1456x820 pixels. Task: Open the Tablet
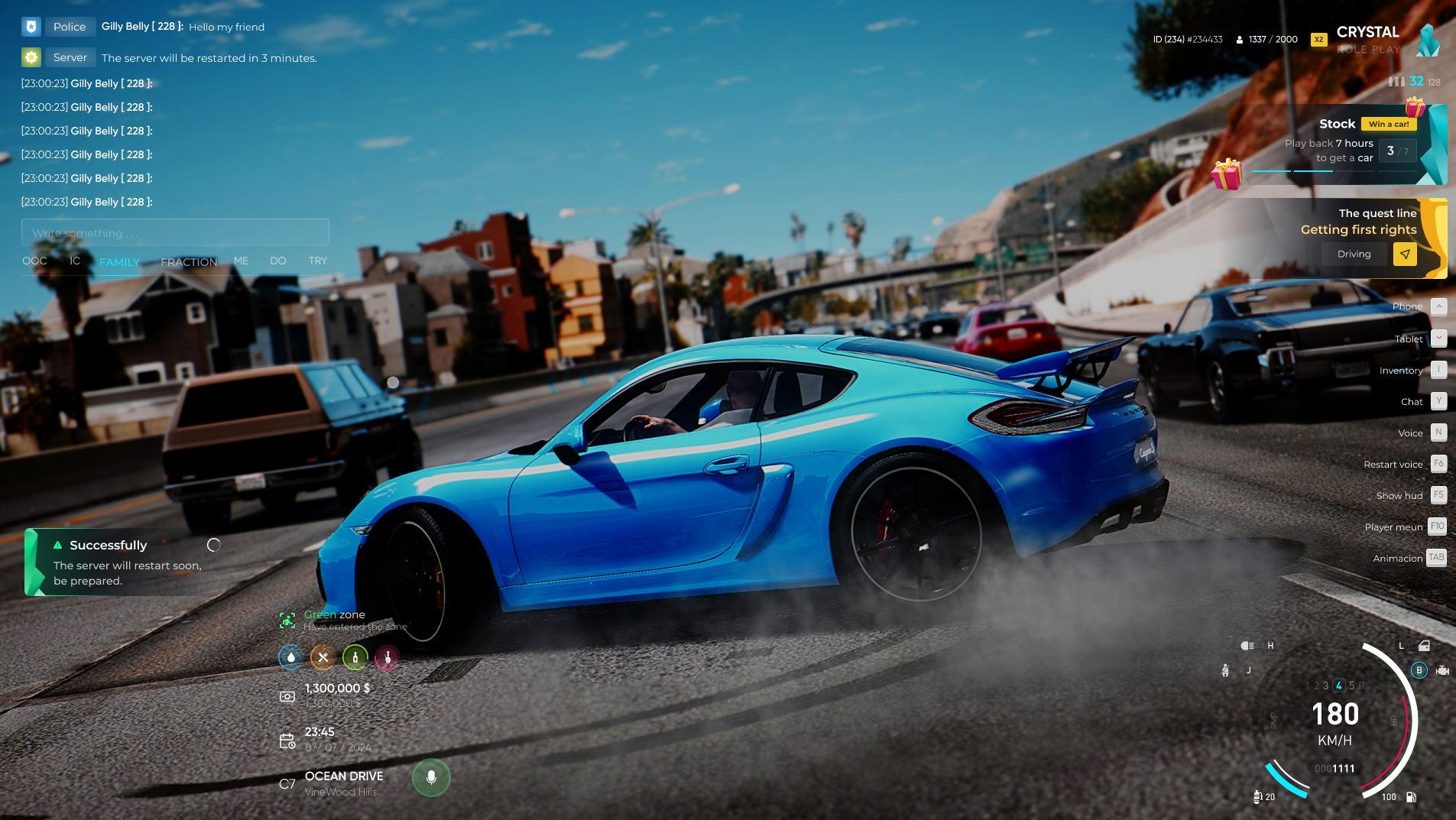pos(1438,339)
